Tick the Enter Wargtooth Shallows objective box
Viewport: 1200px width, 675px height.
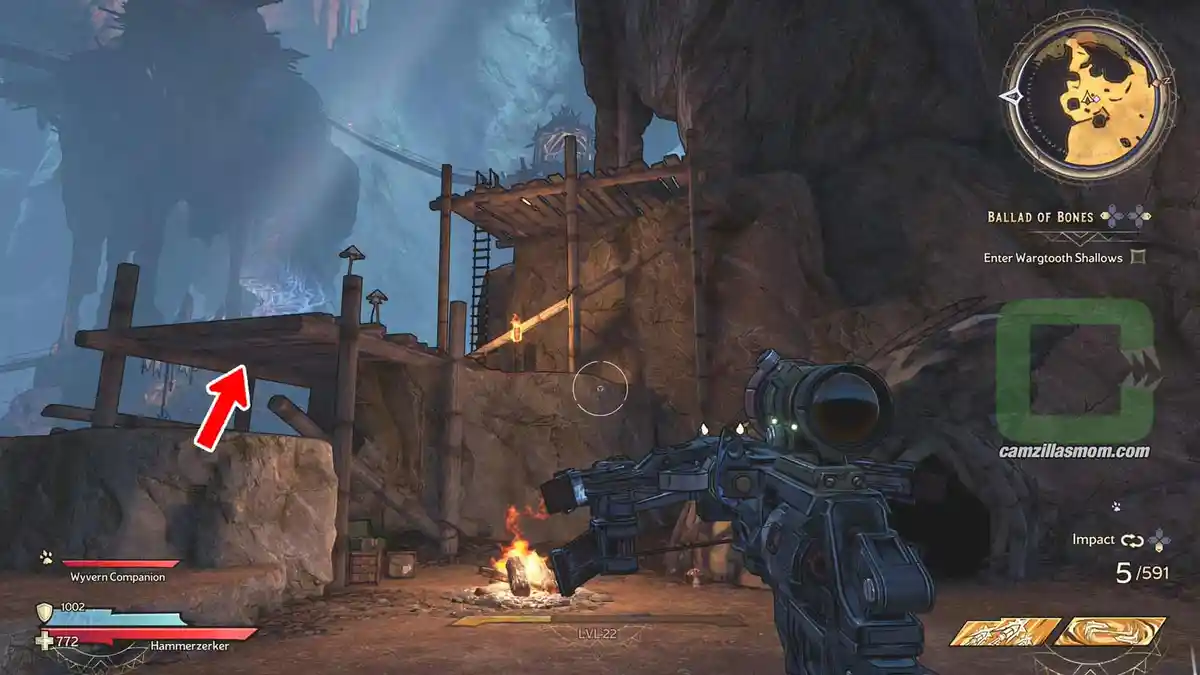pos(1136,258)
